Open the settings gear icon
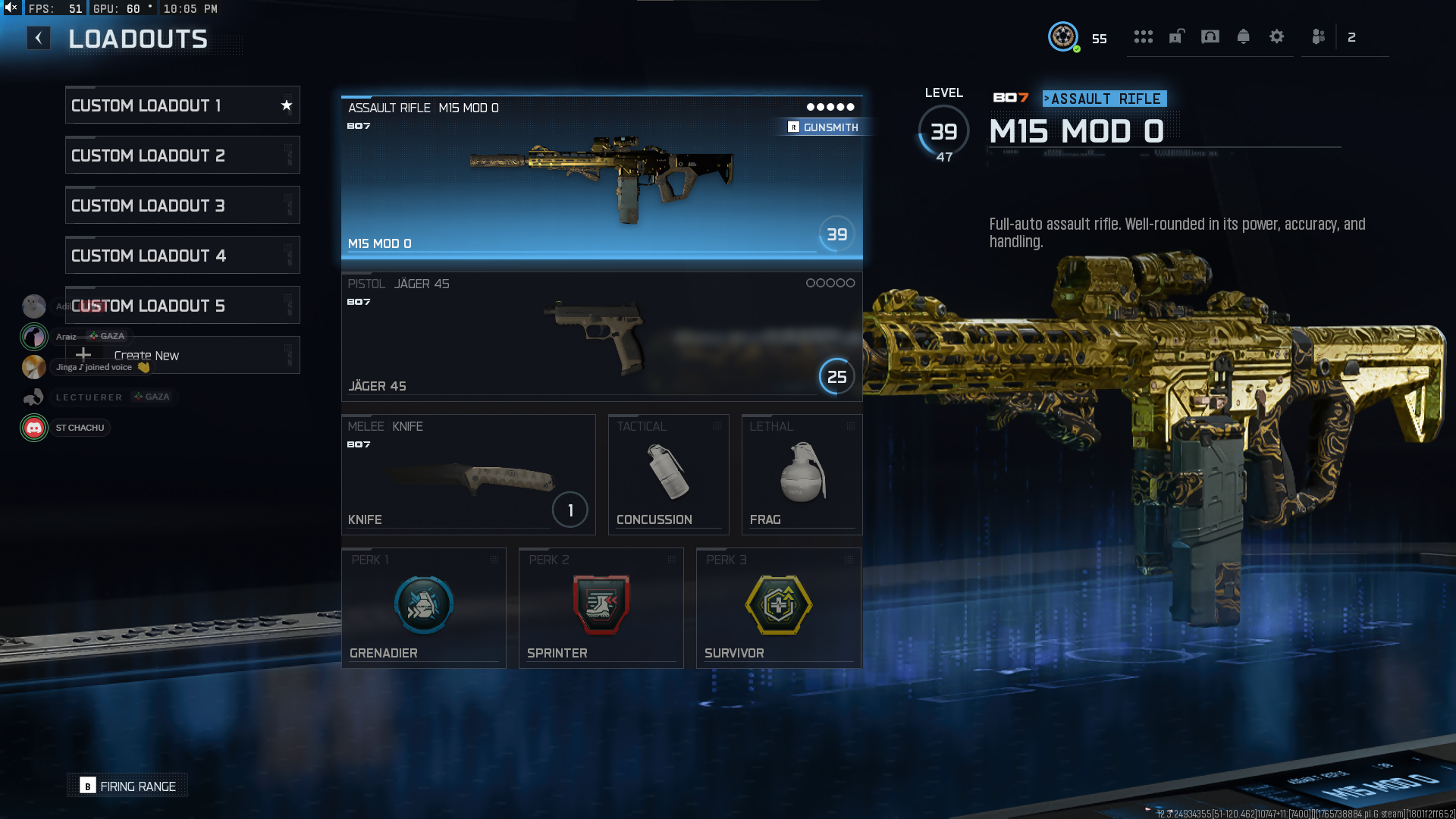1456x819 pixels. 1277,37
